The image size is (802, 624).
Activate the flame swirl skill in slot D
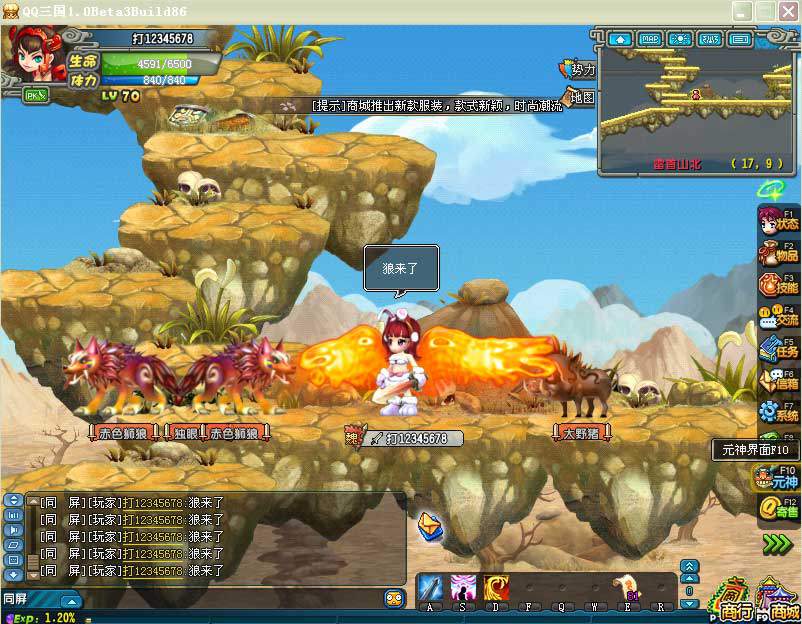495,587
